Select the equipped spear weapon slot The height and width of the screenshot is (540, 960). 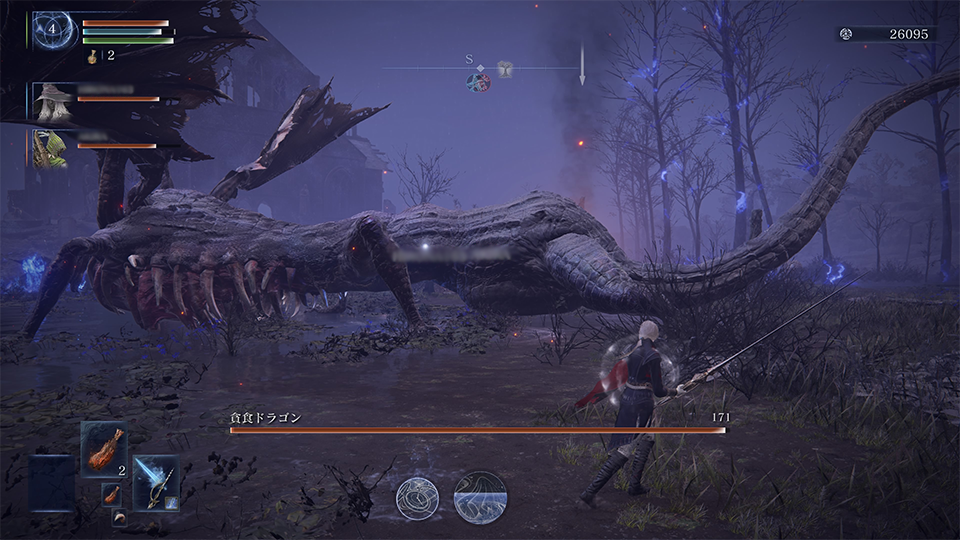[156, 482]
